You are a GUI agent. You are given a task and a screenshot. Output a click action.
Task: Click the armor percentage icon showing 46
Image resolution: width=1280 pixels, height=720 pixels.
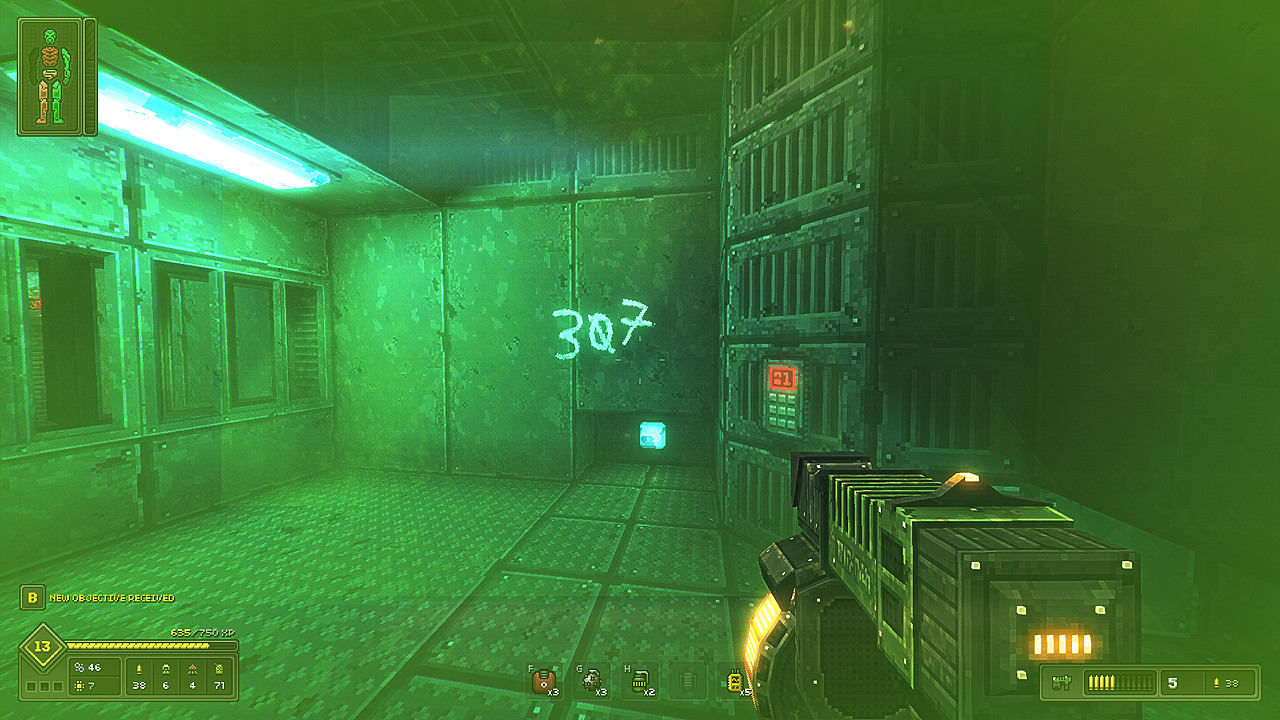point(80,667)
